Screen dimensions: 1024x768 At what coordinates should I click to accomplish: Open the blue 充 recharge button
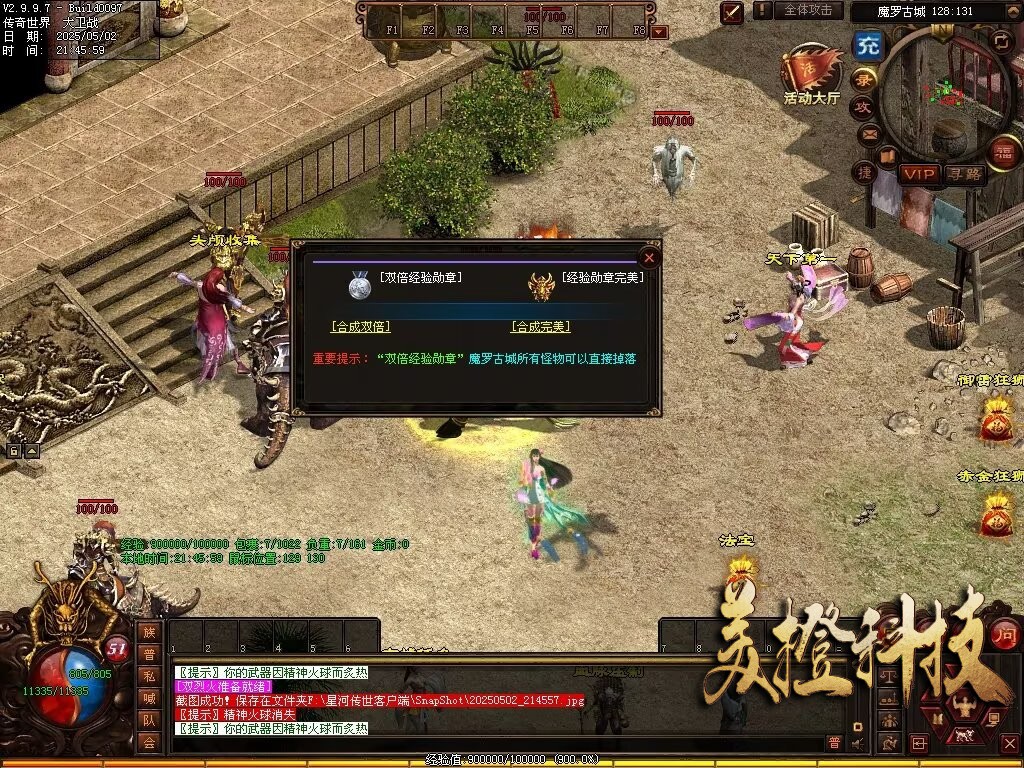pos(869,46)
